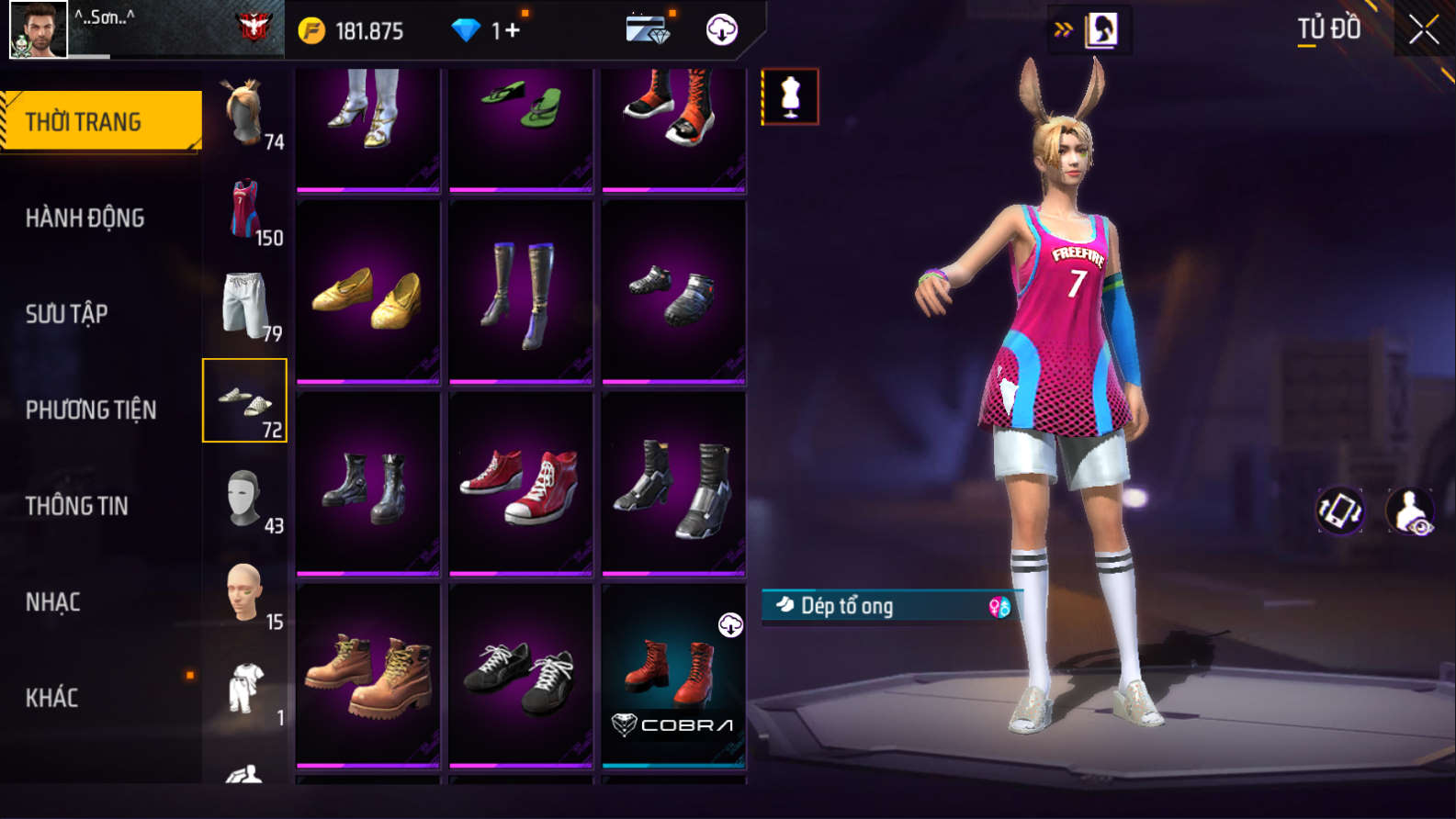
Task: Switch to the white shorts category
Action: click(245, 306)
